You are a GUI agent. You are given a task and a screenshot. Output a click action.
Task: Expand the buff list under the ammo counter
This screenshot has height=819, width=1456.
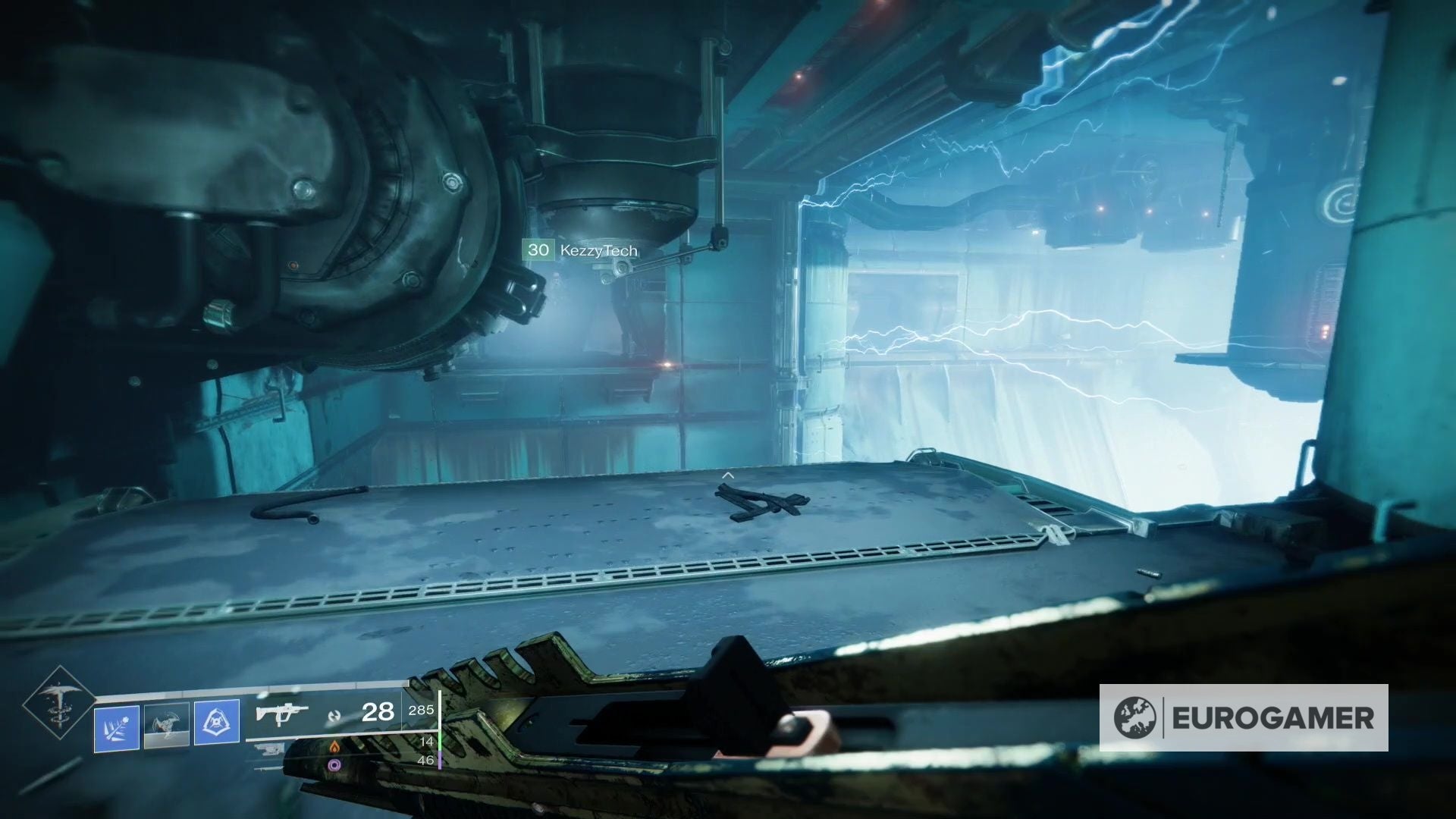point(336,757)
